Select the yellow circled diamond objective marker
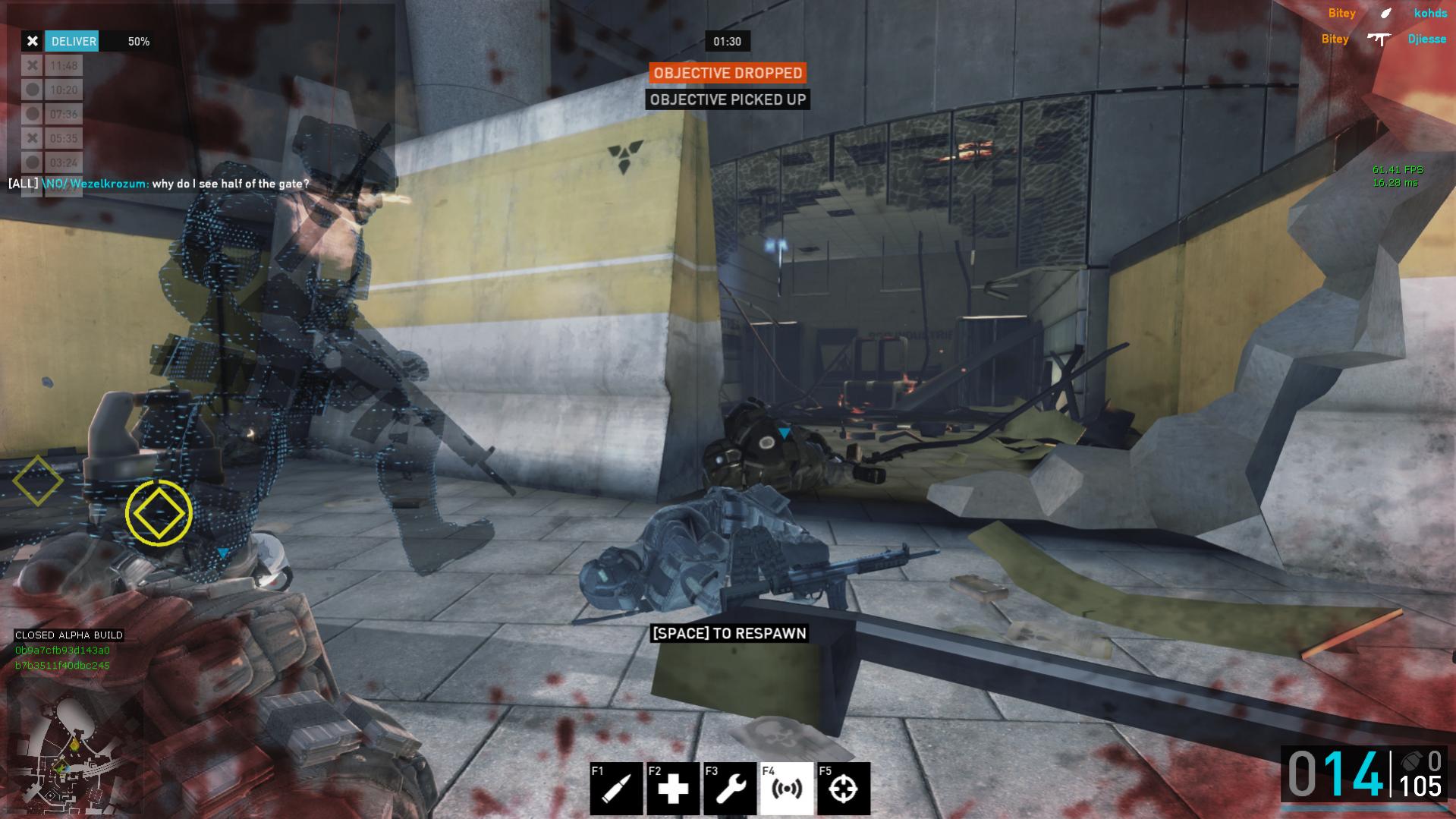The width and height of the screenshot is (1456, 819). (159, 513)
